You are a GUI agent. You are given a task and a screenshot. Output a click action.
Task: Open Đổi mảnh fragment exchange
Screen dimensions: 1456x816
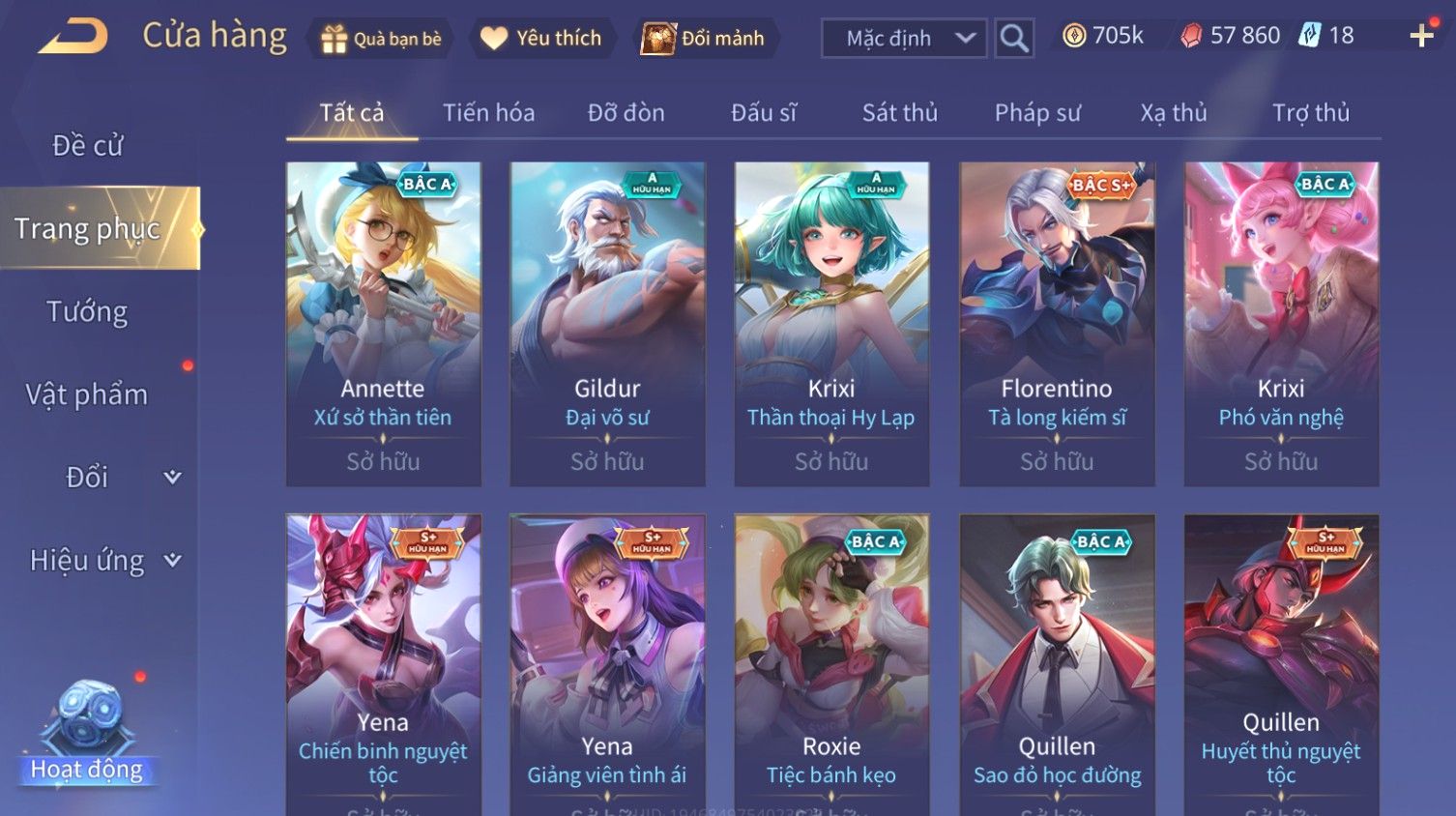click(704, 39)
